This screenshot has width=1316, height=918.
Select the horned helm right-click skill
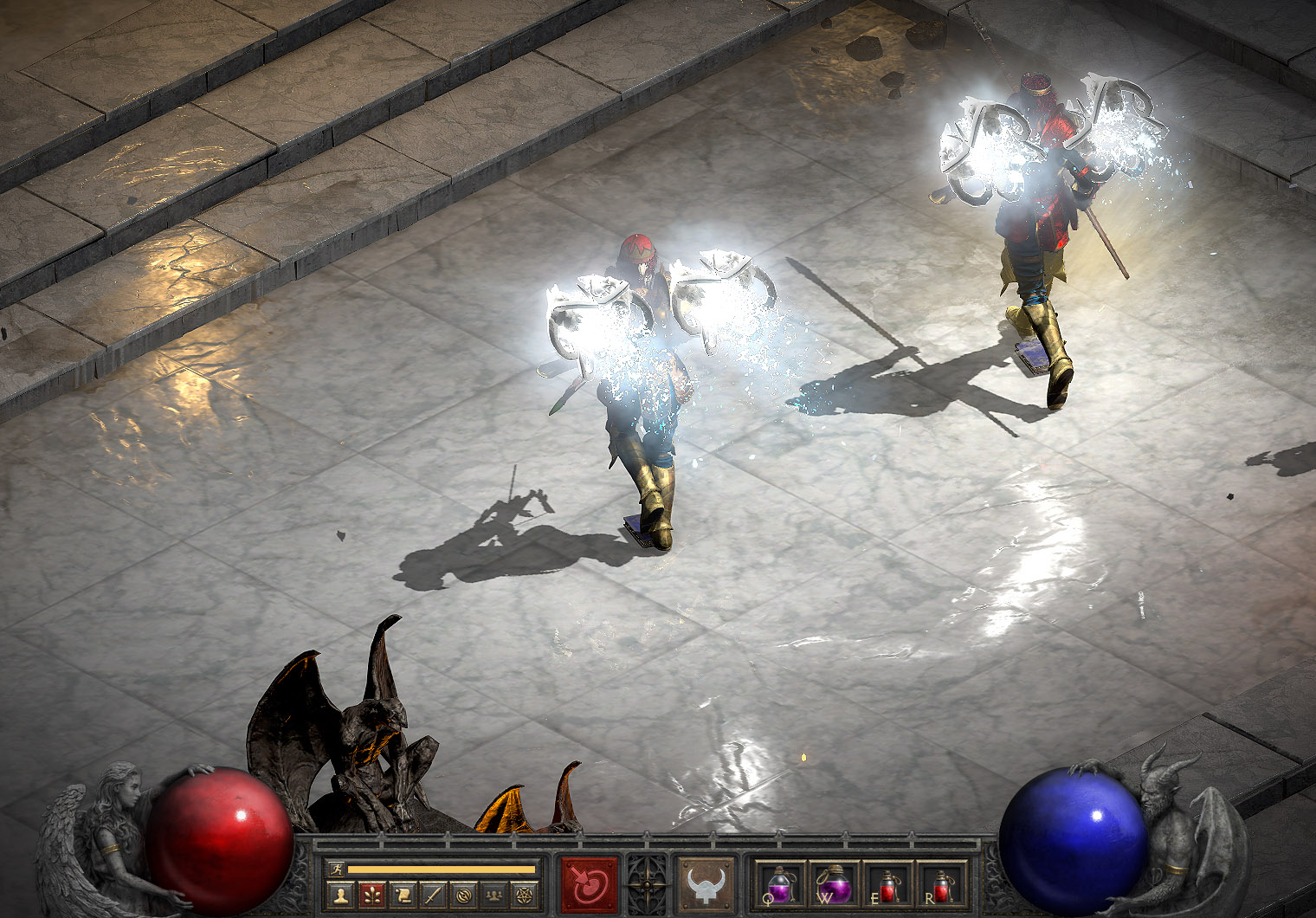706,884
